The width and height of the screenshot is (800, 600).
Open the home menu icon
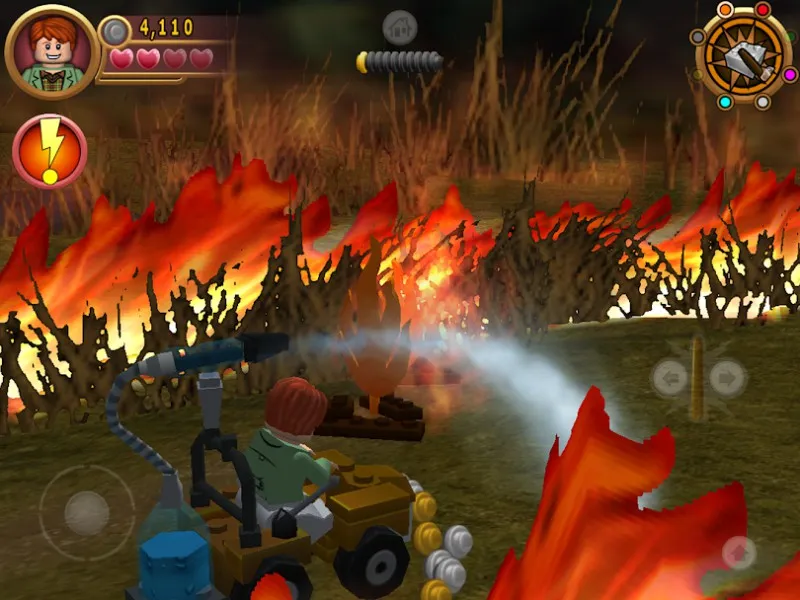tap(400, 27)
